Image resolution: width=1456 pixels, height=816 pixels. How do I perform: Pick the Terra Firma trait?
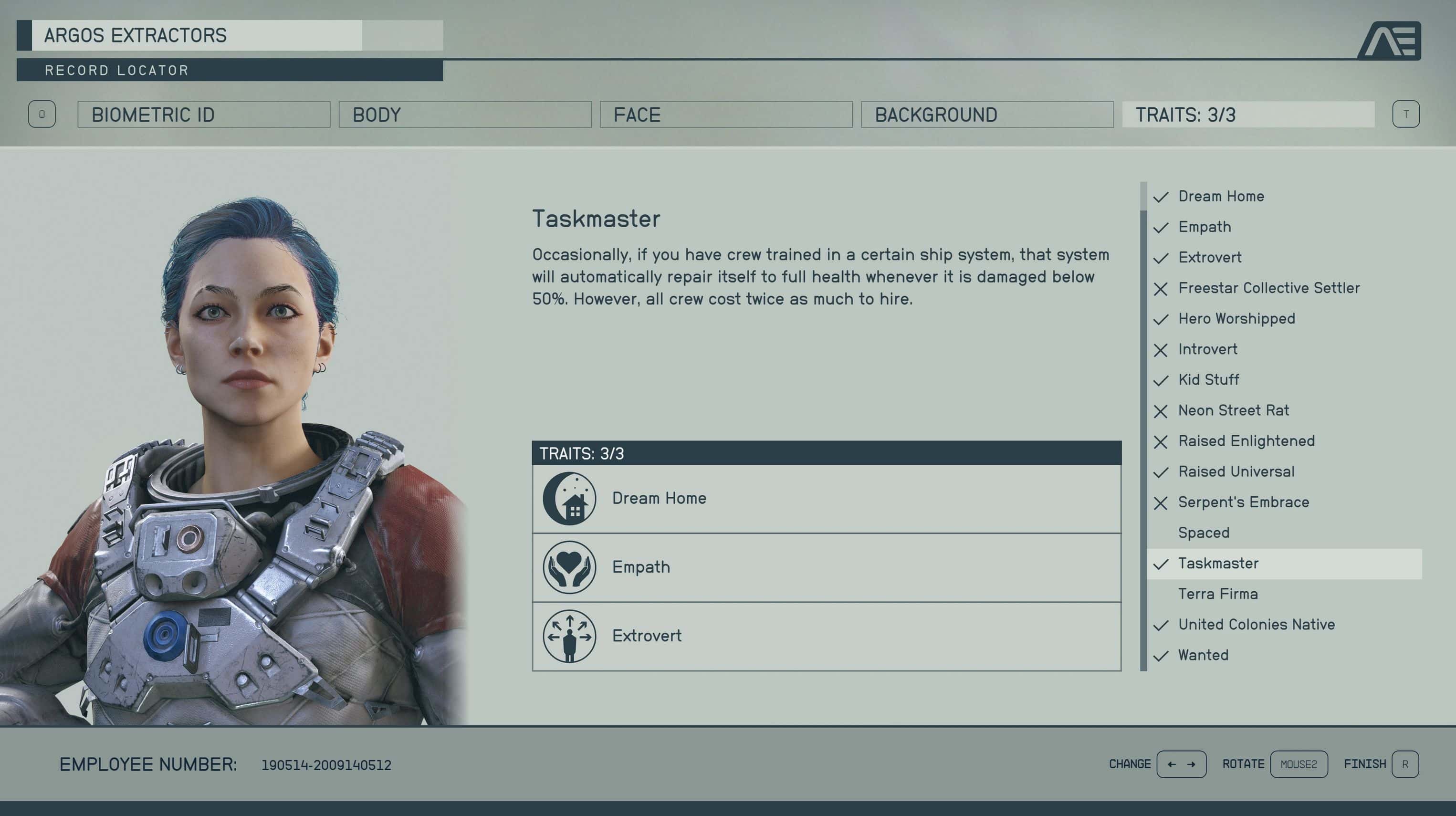(x=1218, y=594)
